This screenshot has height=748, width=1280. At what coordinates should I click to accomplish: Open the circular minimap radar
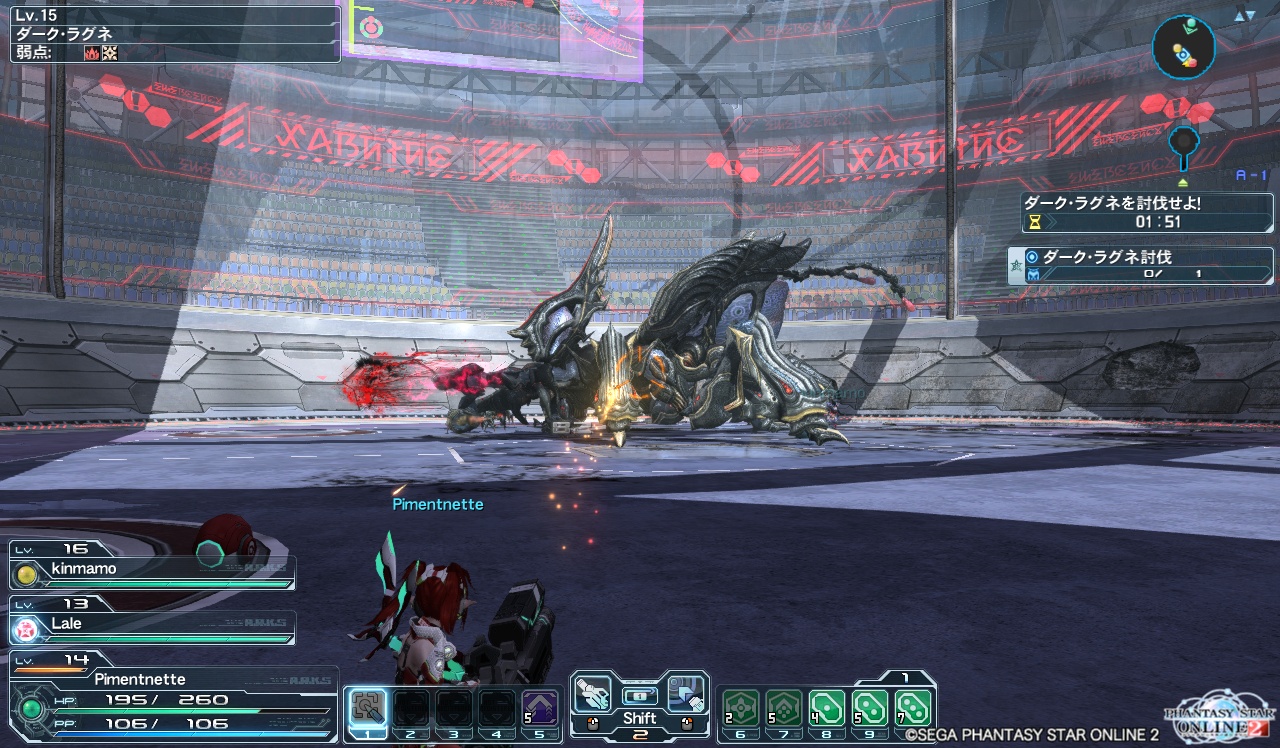(1183, 46)
